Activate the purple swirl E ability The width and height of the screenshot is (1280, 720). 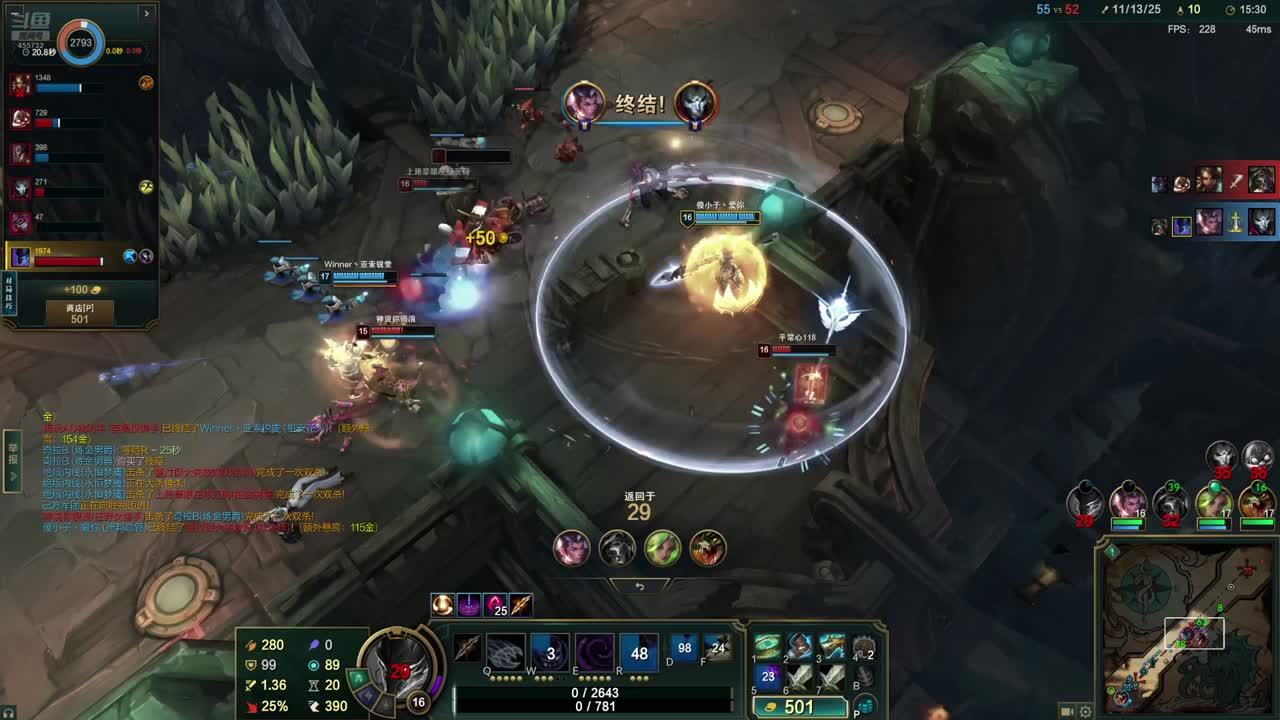pos(594,652)
